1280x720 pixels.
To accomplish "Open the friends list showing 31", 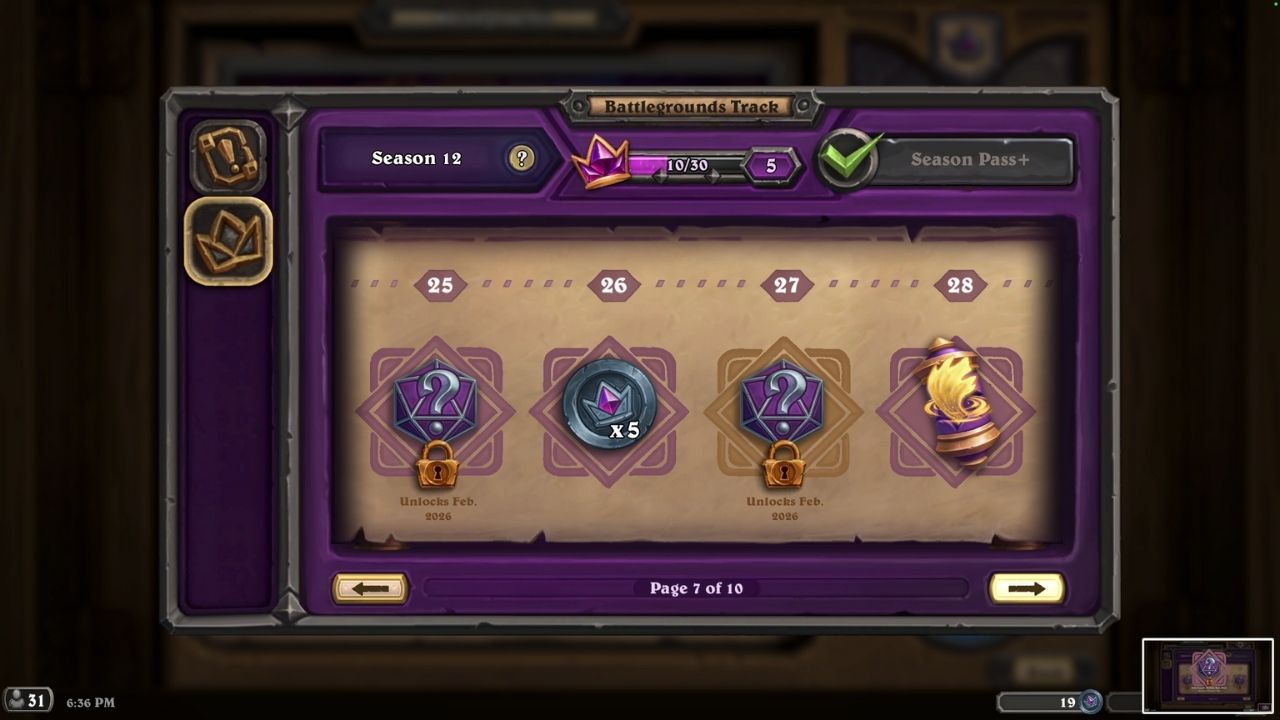I will pos(28,700).
